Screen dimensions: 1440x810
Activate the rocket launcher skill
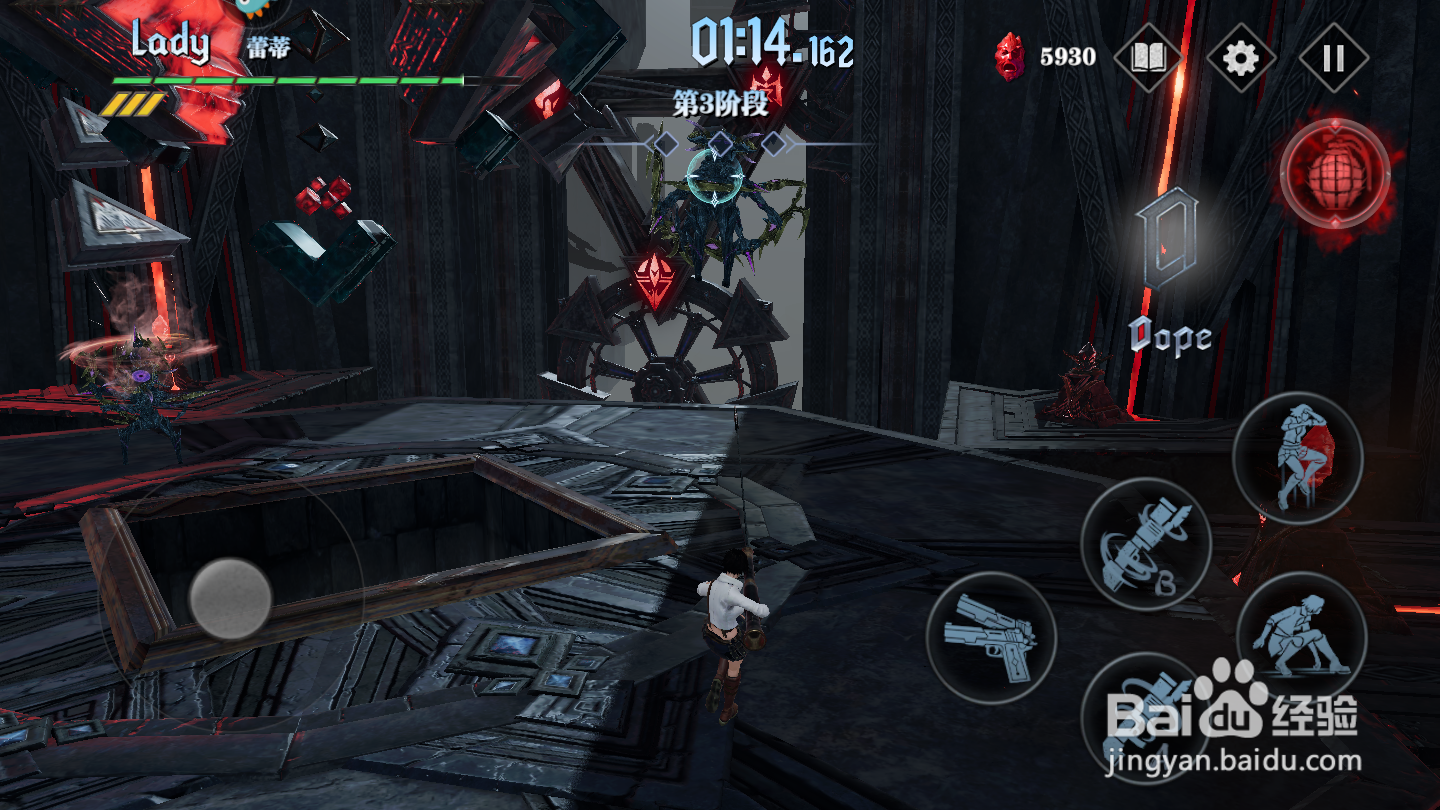pyautogui.click(x=1146, y=543)
